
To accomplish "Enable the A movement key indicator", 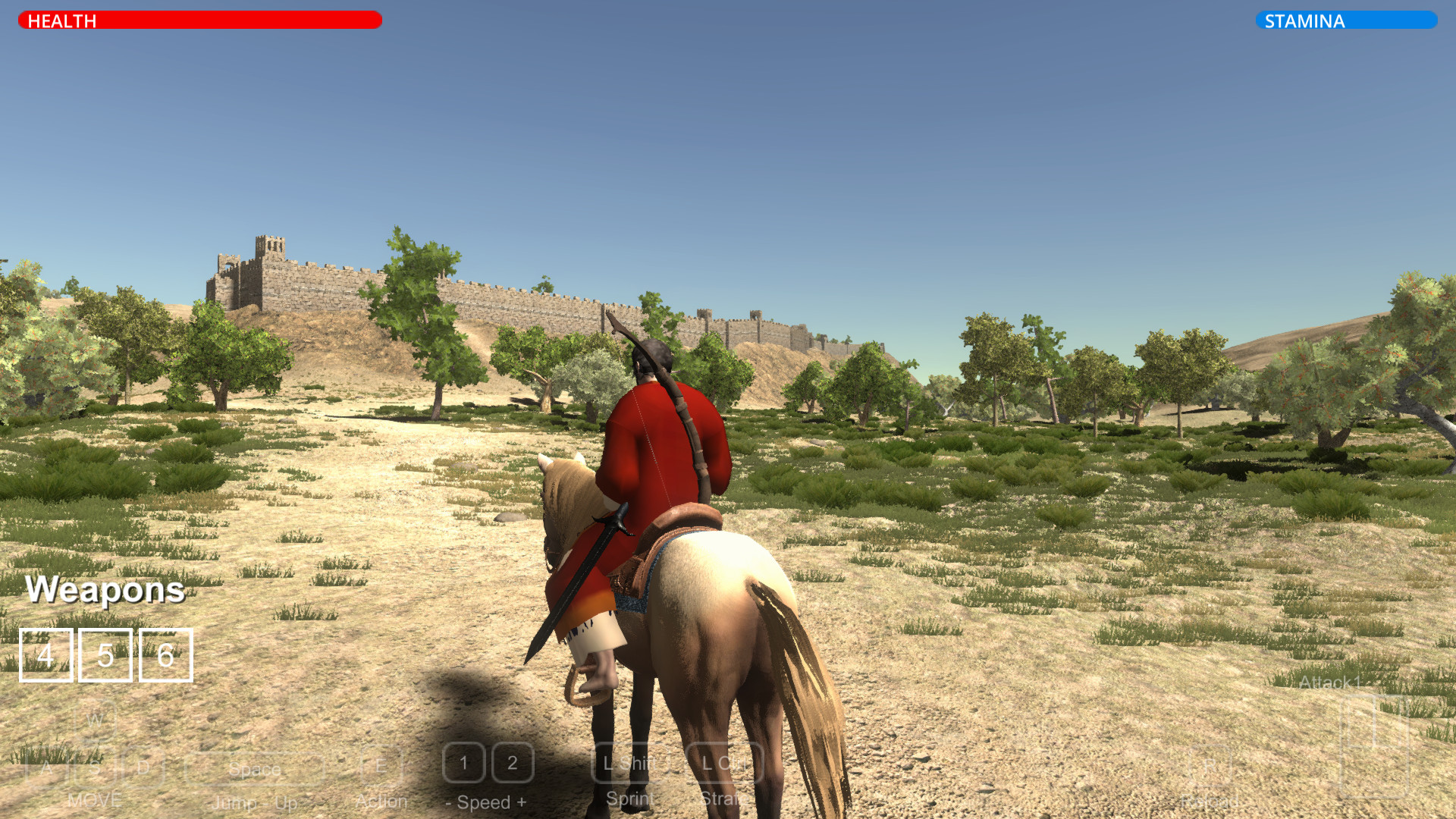I will pyautogui.click(x=47, y=767).
